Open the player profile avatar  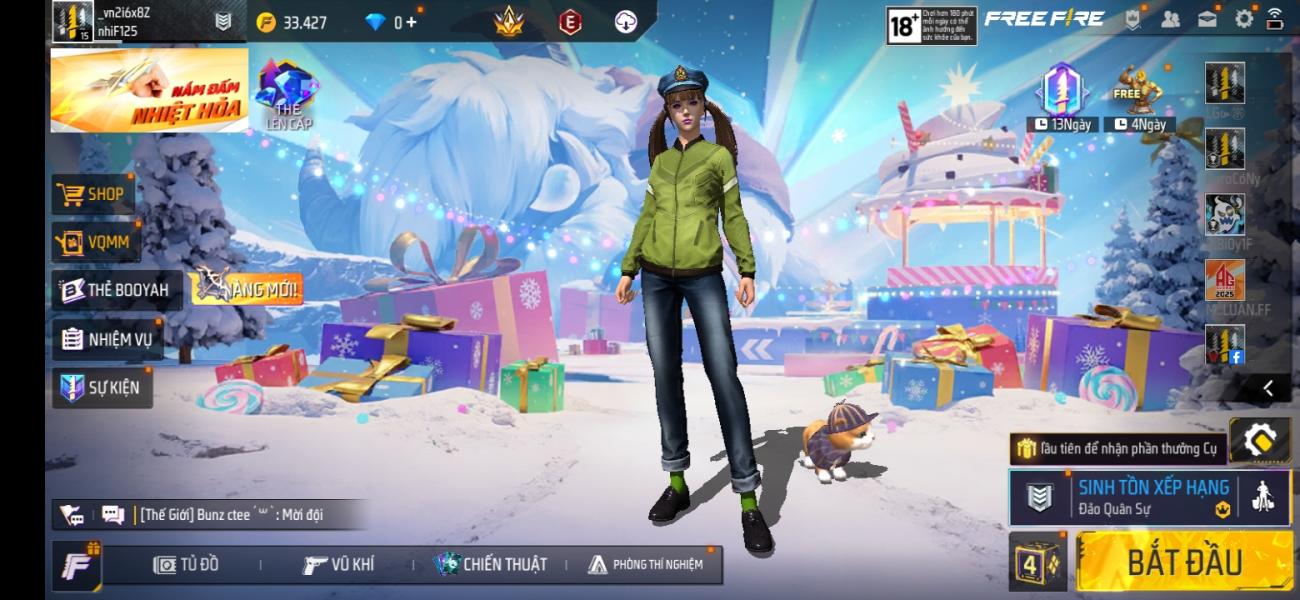click(72, 22)
